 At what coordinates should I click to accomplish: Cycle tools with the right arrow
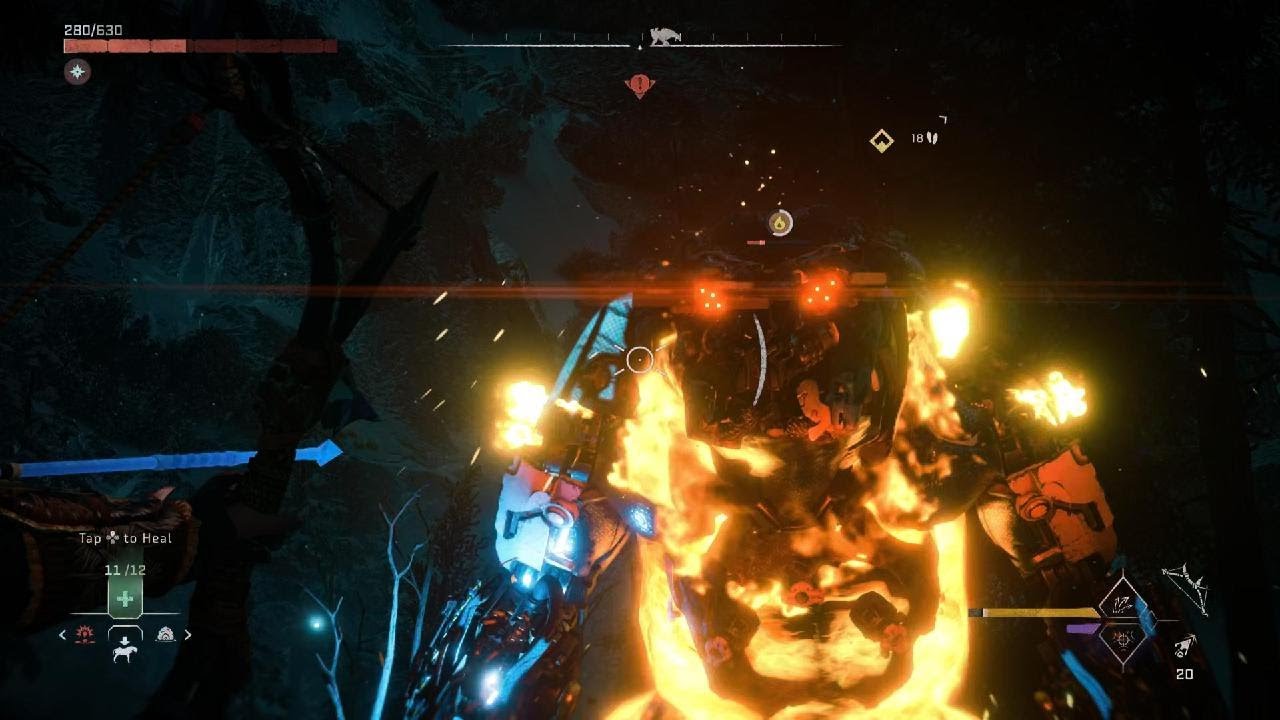click(188, 634)
